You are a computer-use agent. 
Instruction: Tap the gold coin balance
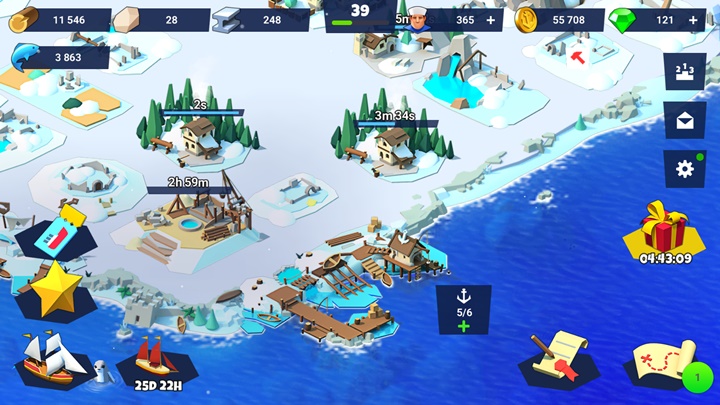[558, 20]
